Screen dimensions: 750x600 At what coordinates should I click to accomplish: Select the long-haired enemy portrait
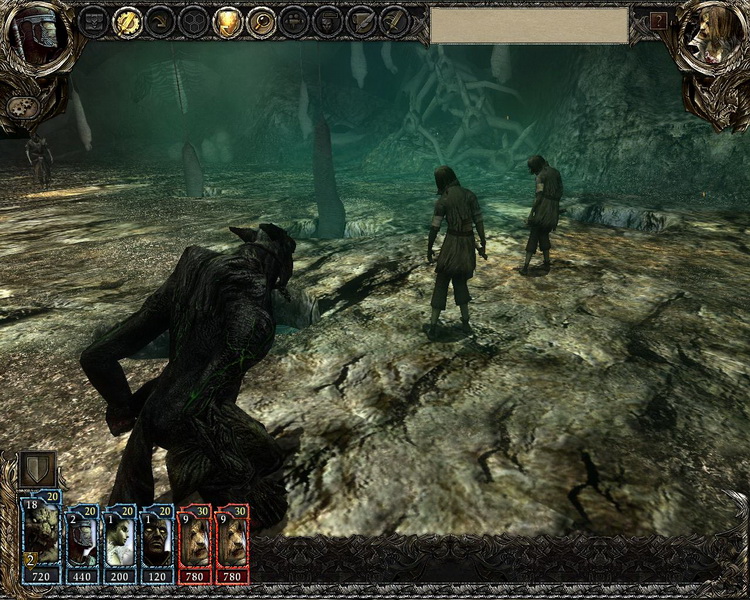point(714,36)
